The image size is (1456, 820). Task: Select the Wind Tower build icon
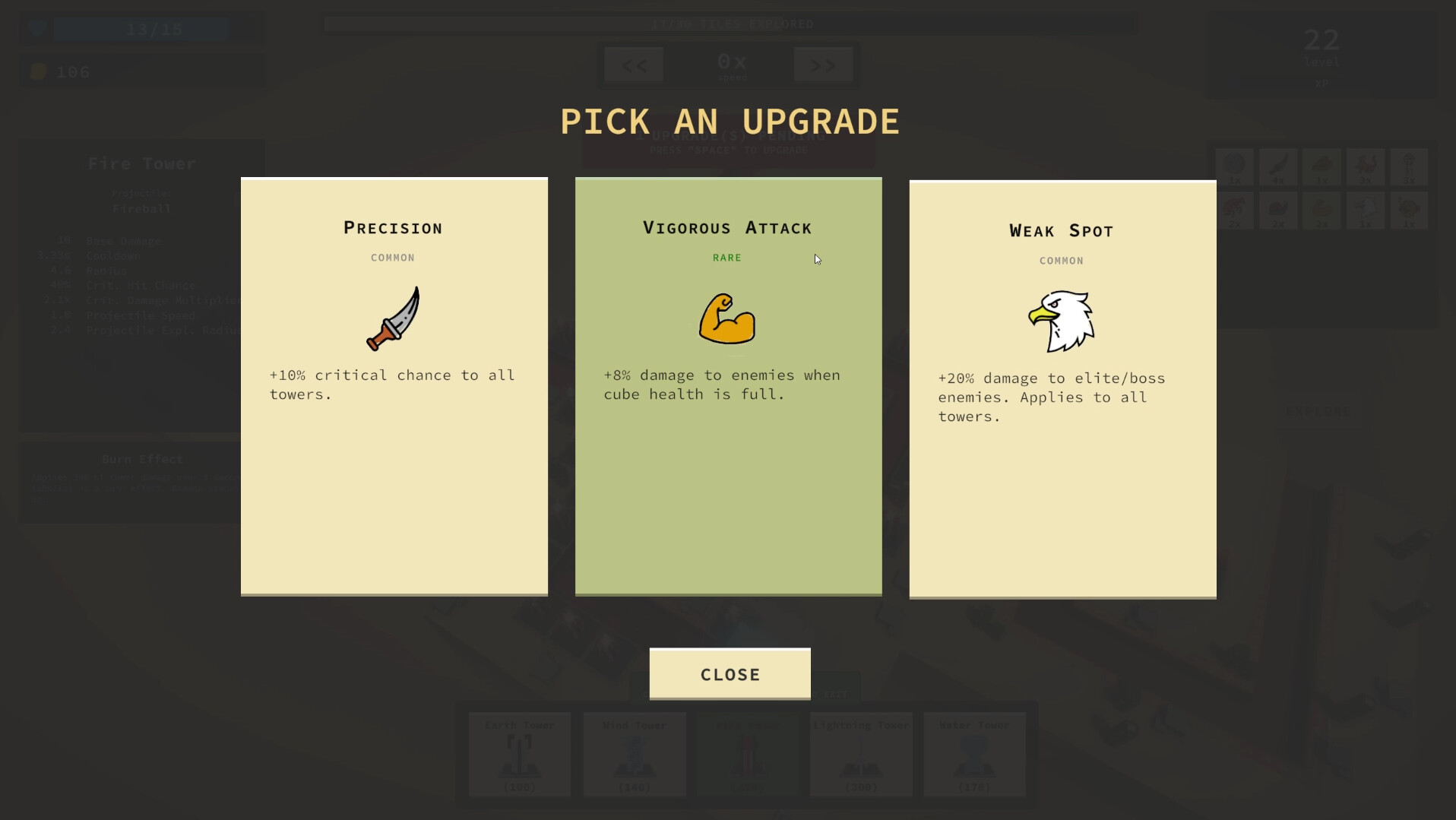tap(634, 754)
